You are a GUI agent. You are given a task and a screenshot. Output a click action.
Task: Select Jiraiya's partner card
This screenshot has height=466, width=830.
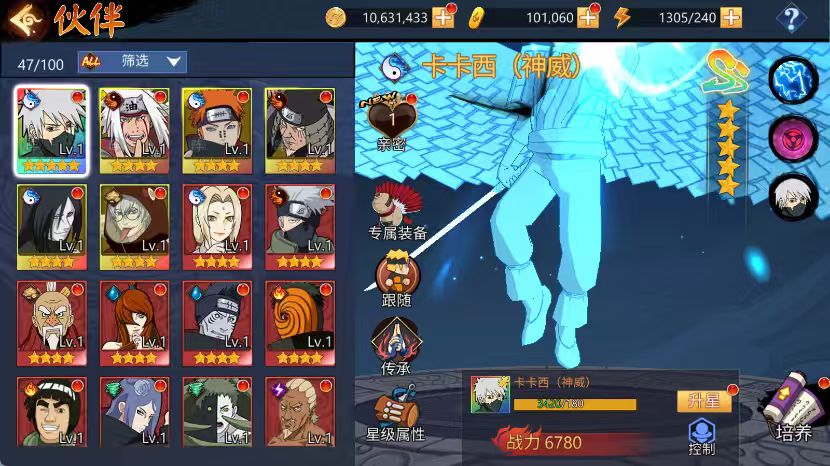coord(134,129)
